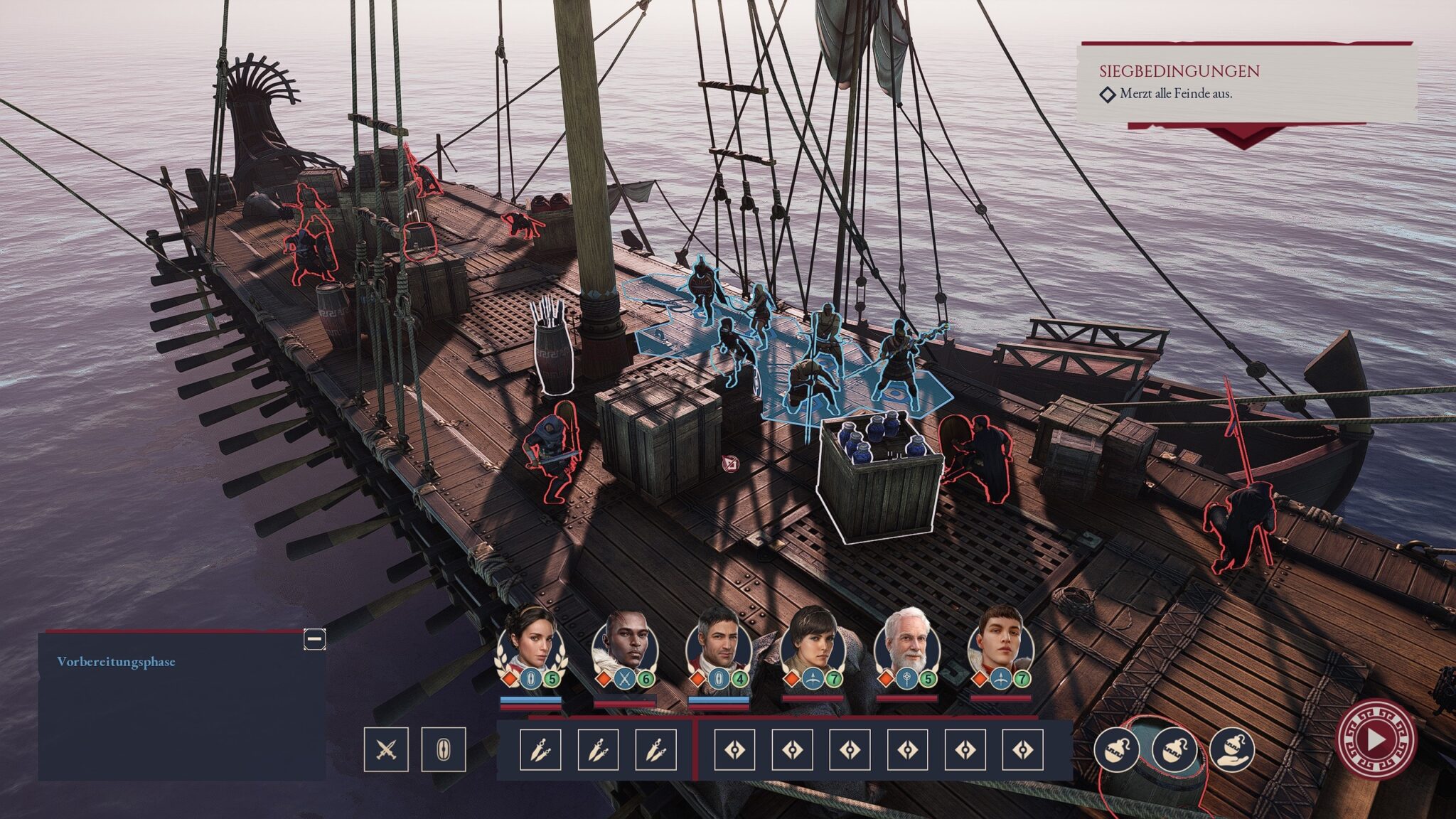Image resolution: width=1456 pixels, height=819 pixels.
Task: Start the battle with the red play button
Action: pyautogui.click(x=1376, y=739)
